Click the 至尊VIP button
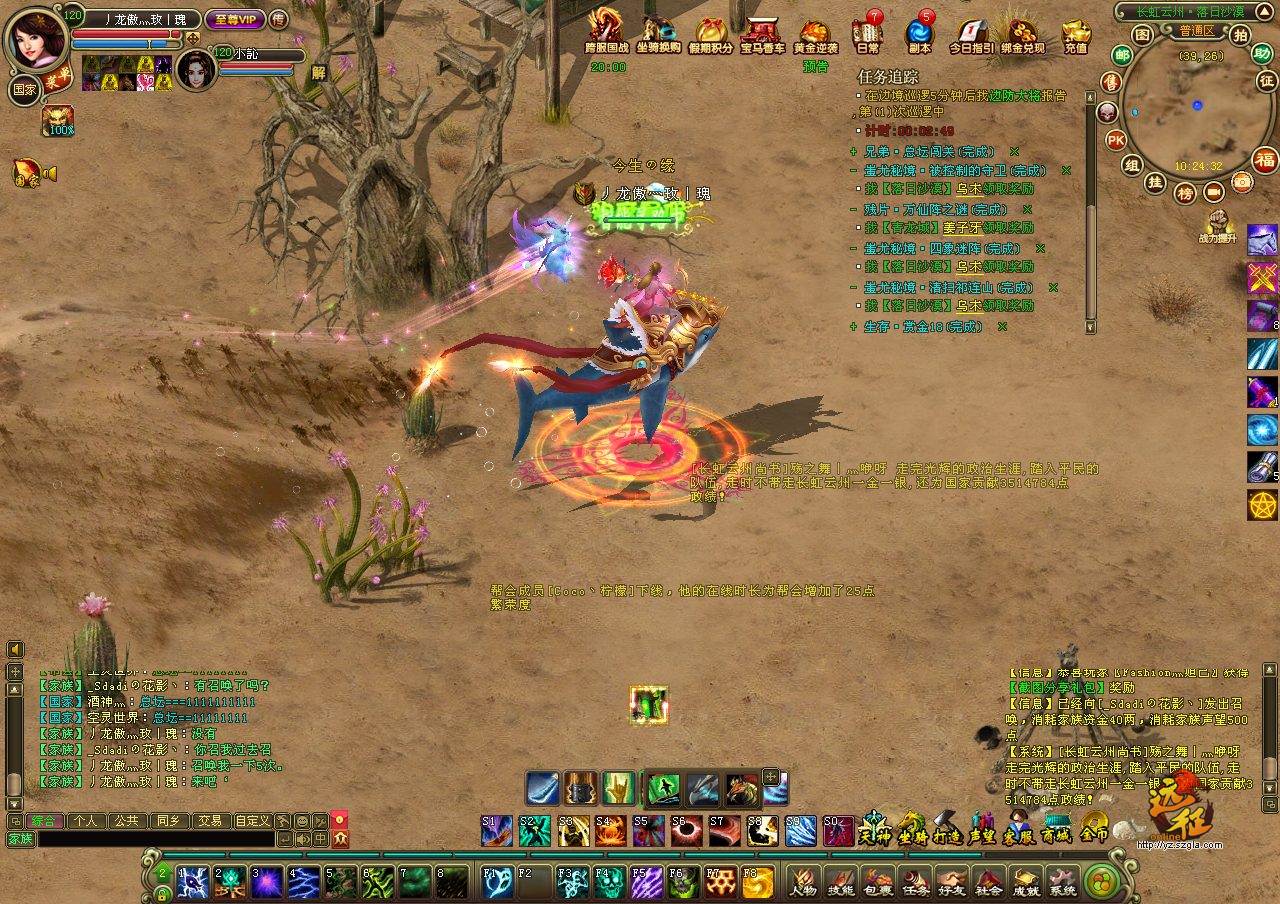This screenshot has width=1280, height=904. click(x=235, y=19)
